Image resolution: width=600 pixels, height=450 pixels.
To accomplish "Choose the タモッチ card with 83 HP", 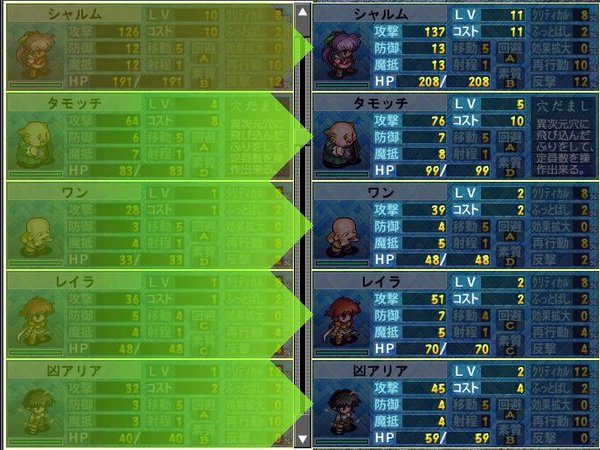I will click(x=150, y=135).
